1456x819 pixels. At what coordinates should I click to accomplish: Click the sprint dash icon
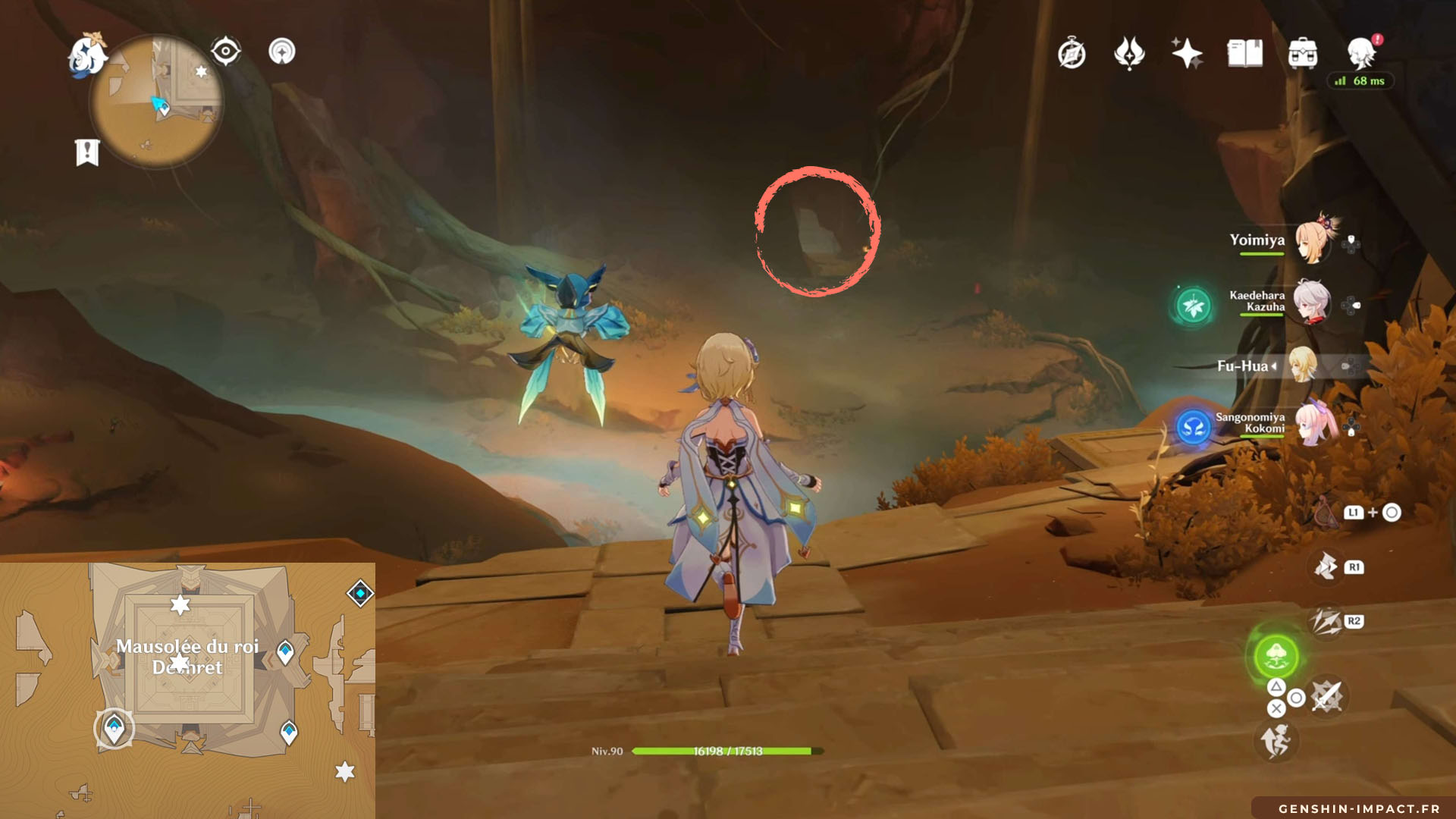click(1276, 740)
